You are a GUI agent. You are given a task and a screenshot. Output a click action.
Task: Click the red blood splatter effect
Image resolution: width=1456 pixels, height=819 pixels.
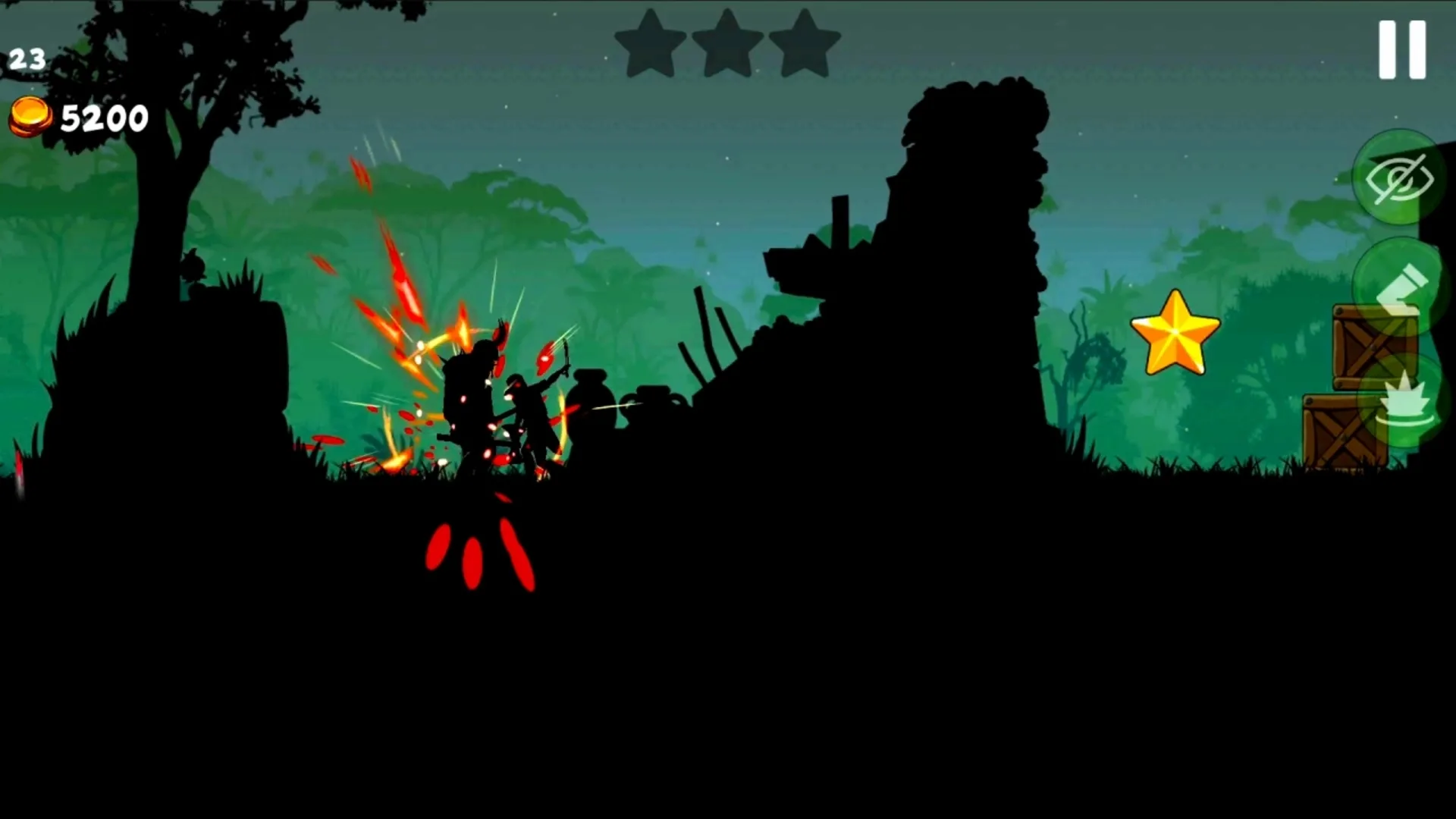(x=478, y=546)
